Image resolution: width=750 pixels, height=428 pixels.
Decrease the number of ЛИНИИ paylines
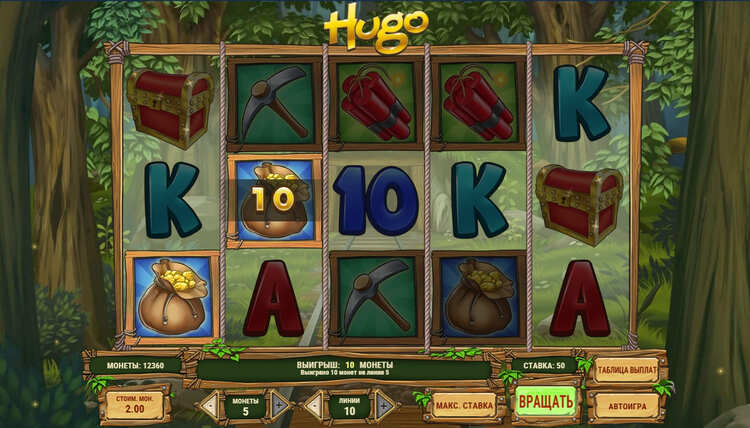313,406
